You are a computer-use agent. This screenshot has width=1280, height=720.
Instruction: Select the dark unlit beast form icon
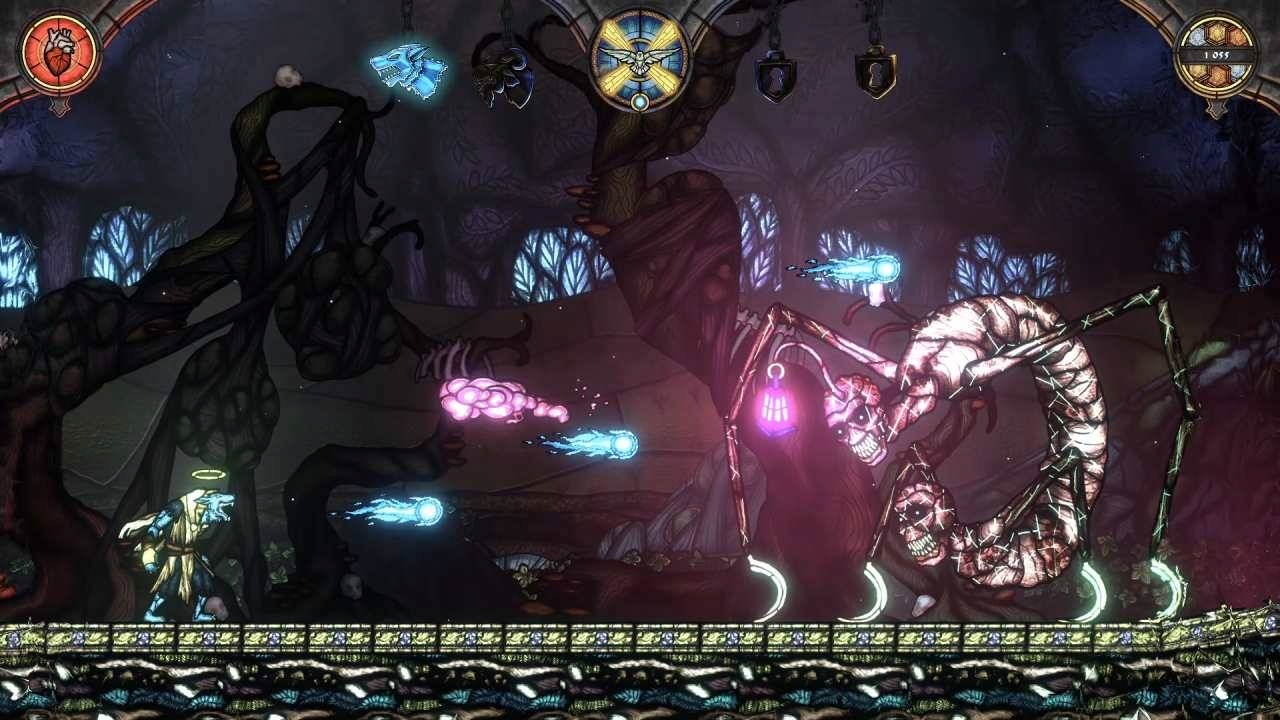coord(502,72)
